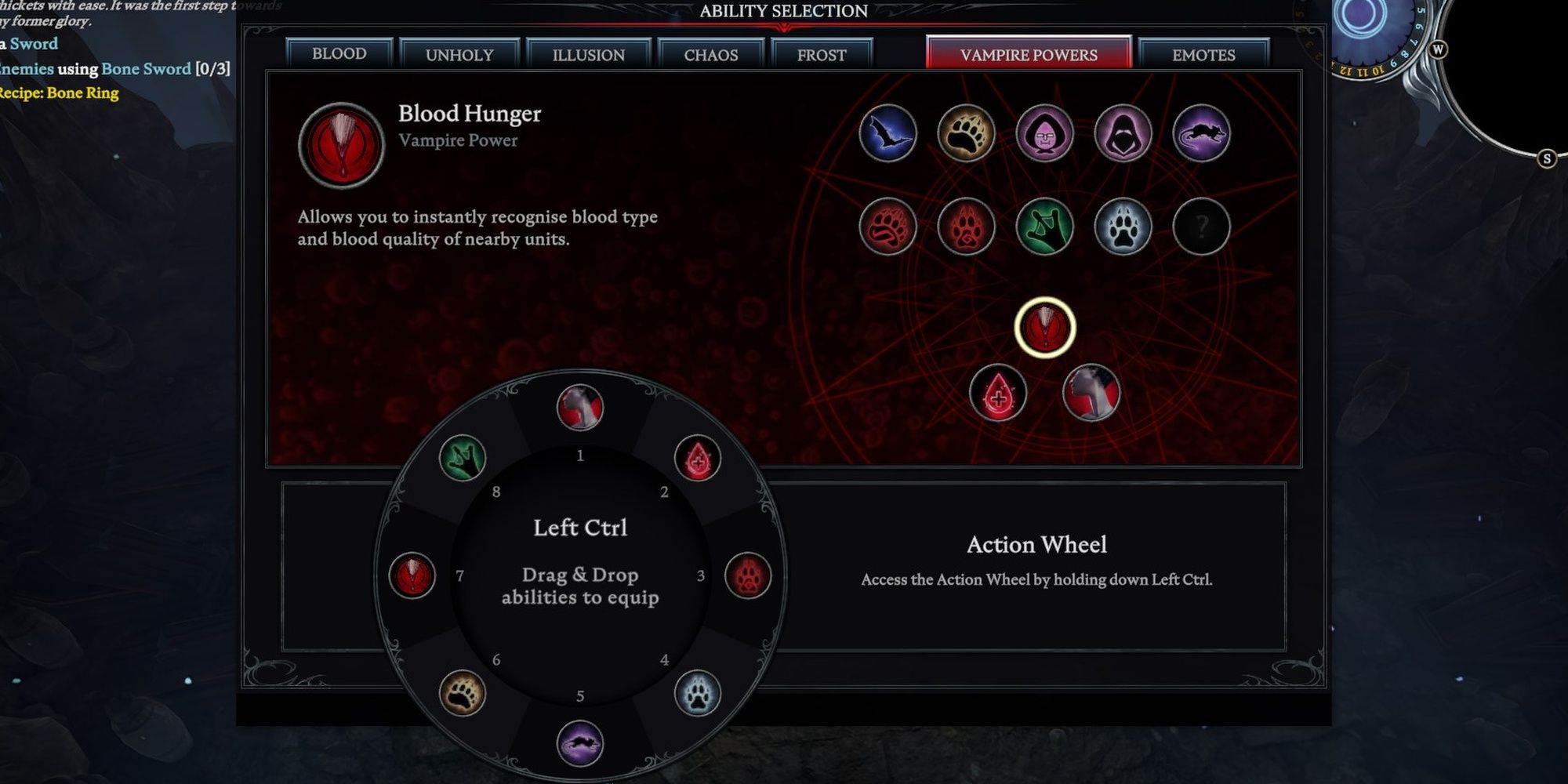Viewport: 1568px width, 784px height.
Task: Open the Chaos abilities tab
Action: click(710, 55)
